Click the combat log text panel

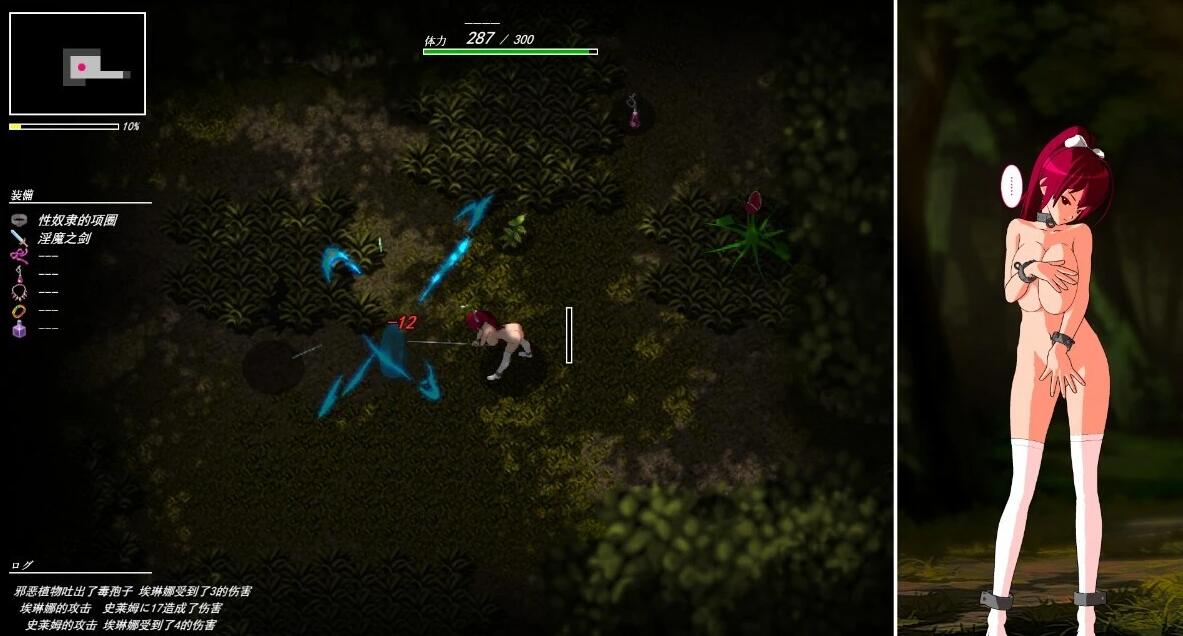tap(130, 608)
